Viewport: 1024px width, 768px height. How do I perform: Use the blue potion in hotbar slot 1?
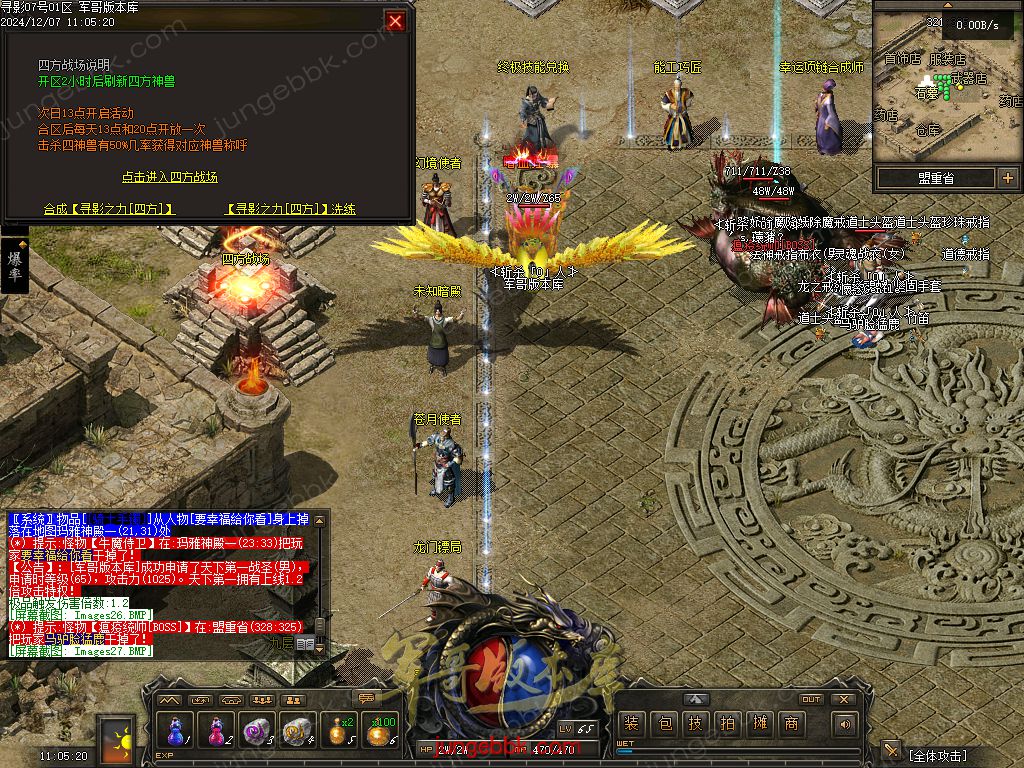pos(174,731)
